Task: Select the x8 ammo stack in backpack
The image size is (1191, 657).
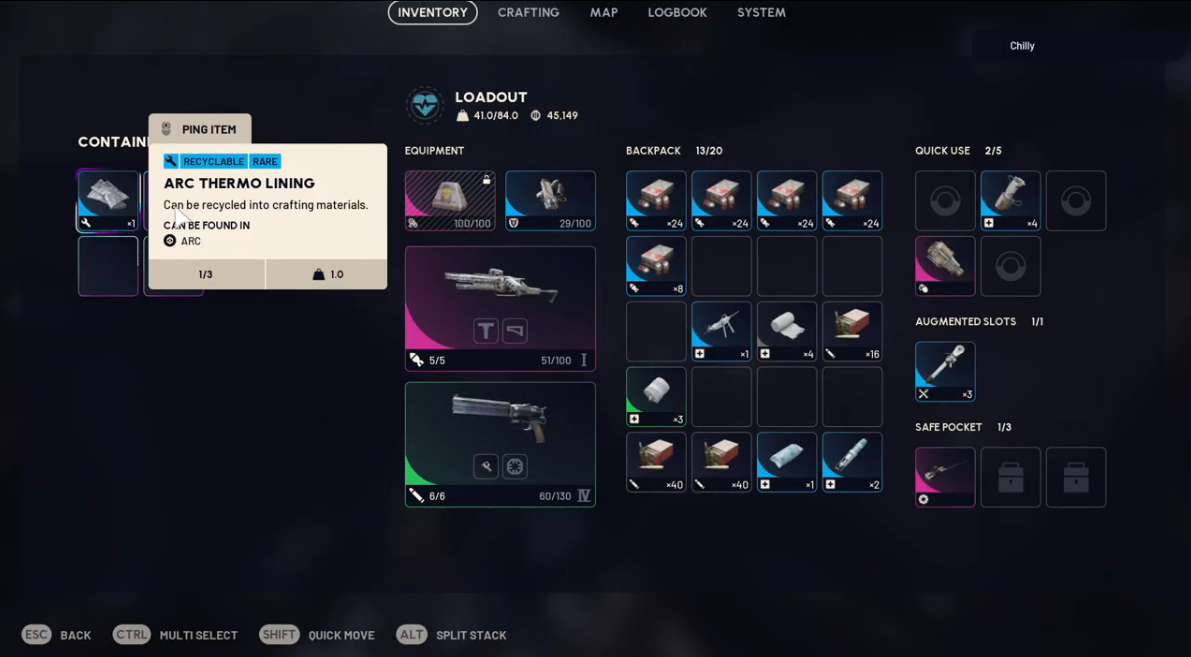Action: click(656, 266)
